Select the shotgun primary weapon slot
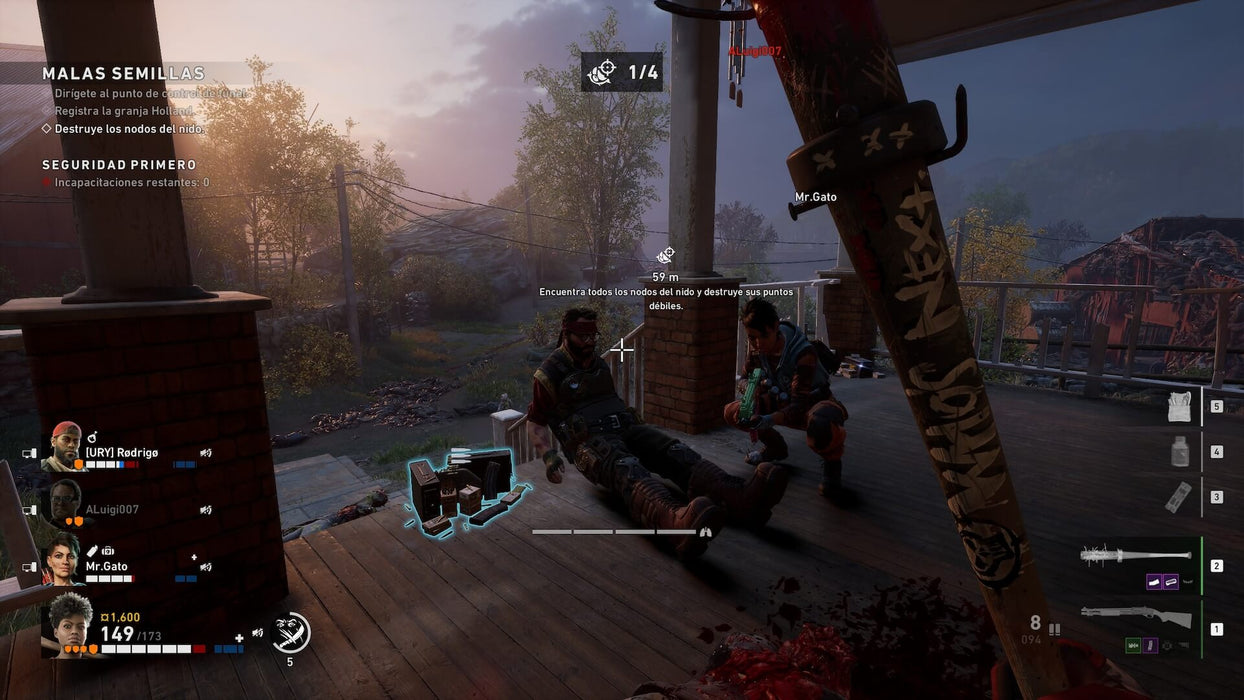This screenshot has height=700, width=1244. click(x=1136, y=616)
